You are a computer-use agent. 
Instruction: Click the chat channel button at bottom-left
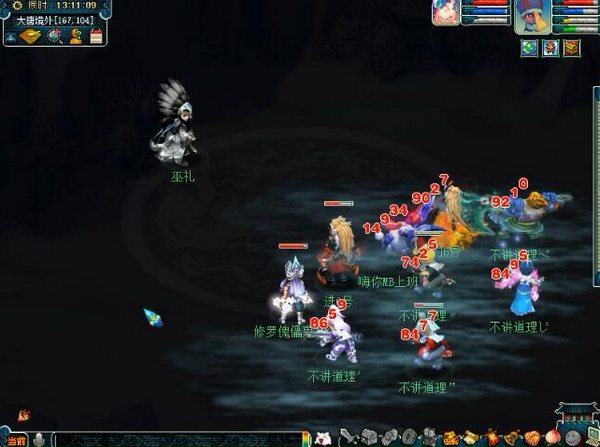pos(15,439)
